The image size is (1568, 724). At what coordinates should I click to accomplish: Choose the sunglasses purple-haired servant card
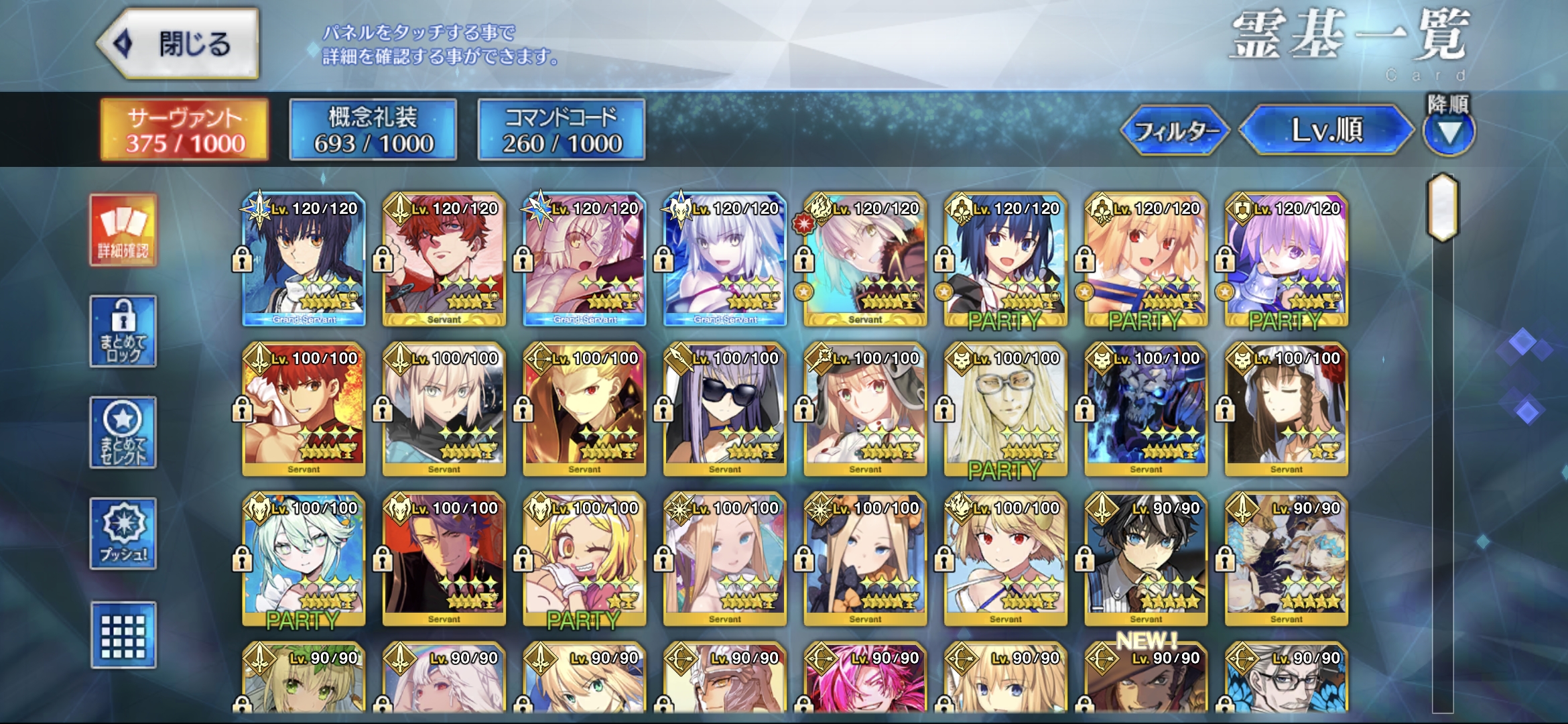(725, 410)
